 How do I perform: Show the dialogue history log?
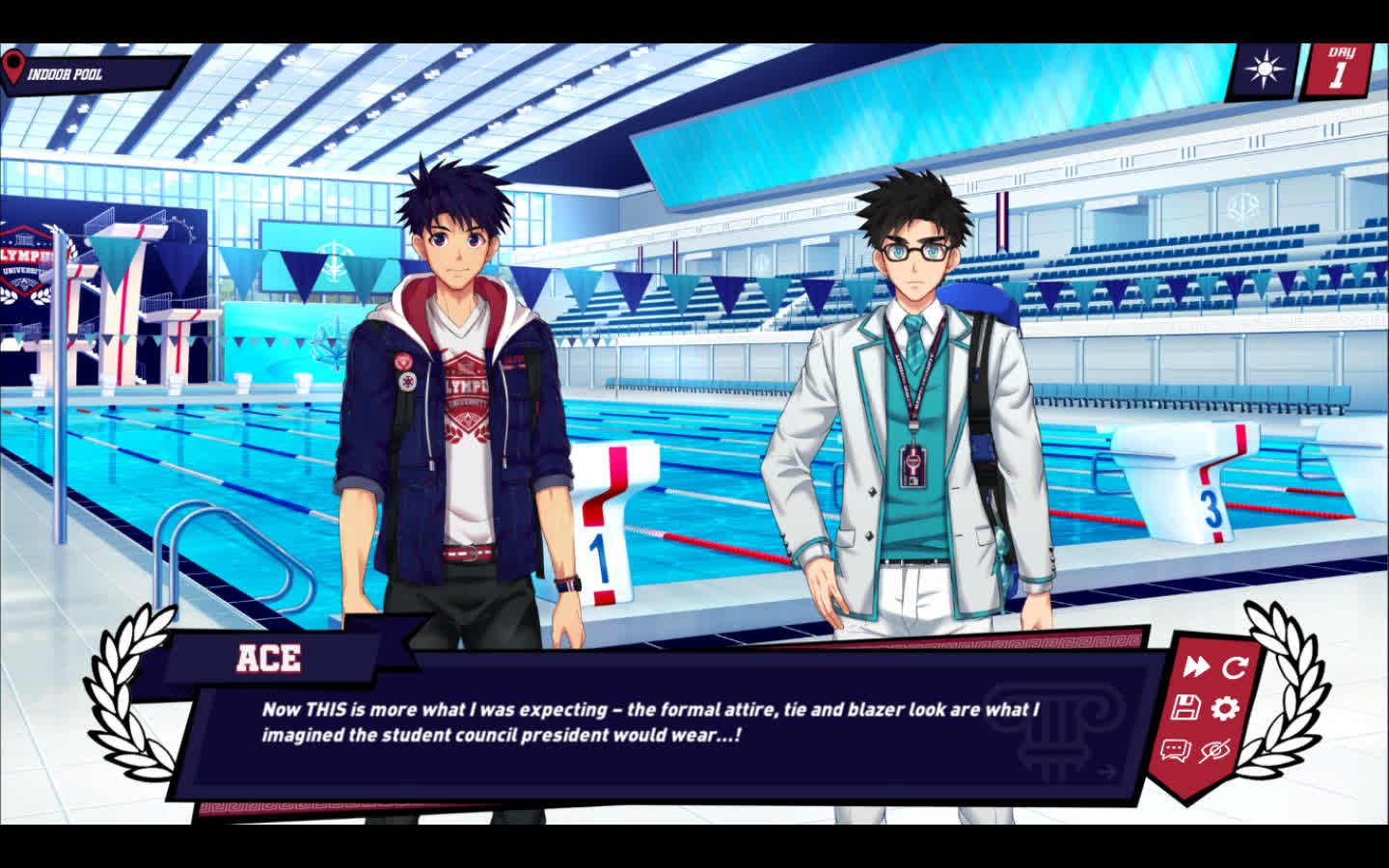[x=1175, y=749]
